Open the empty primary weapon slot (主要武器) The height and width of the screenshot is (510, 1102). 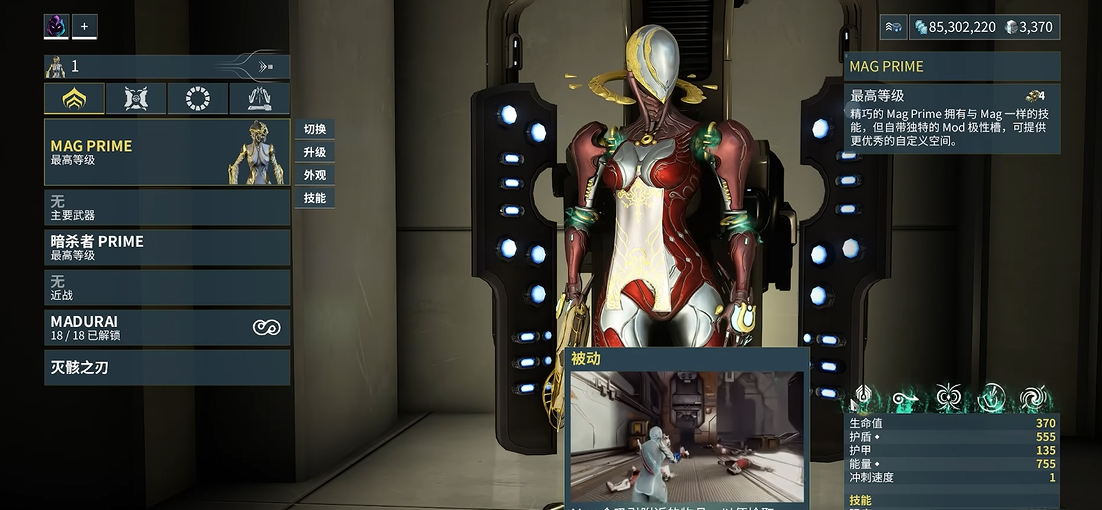[166, 207]
